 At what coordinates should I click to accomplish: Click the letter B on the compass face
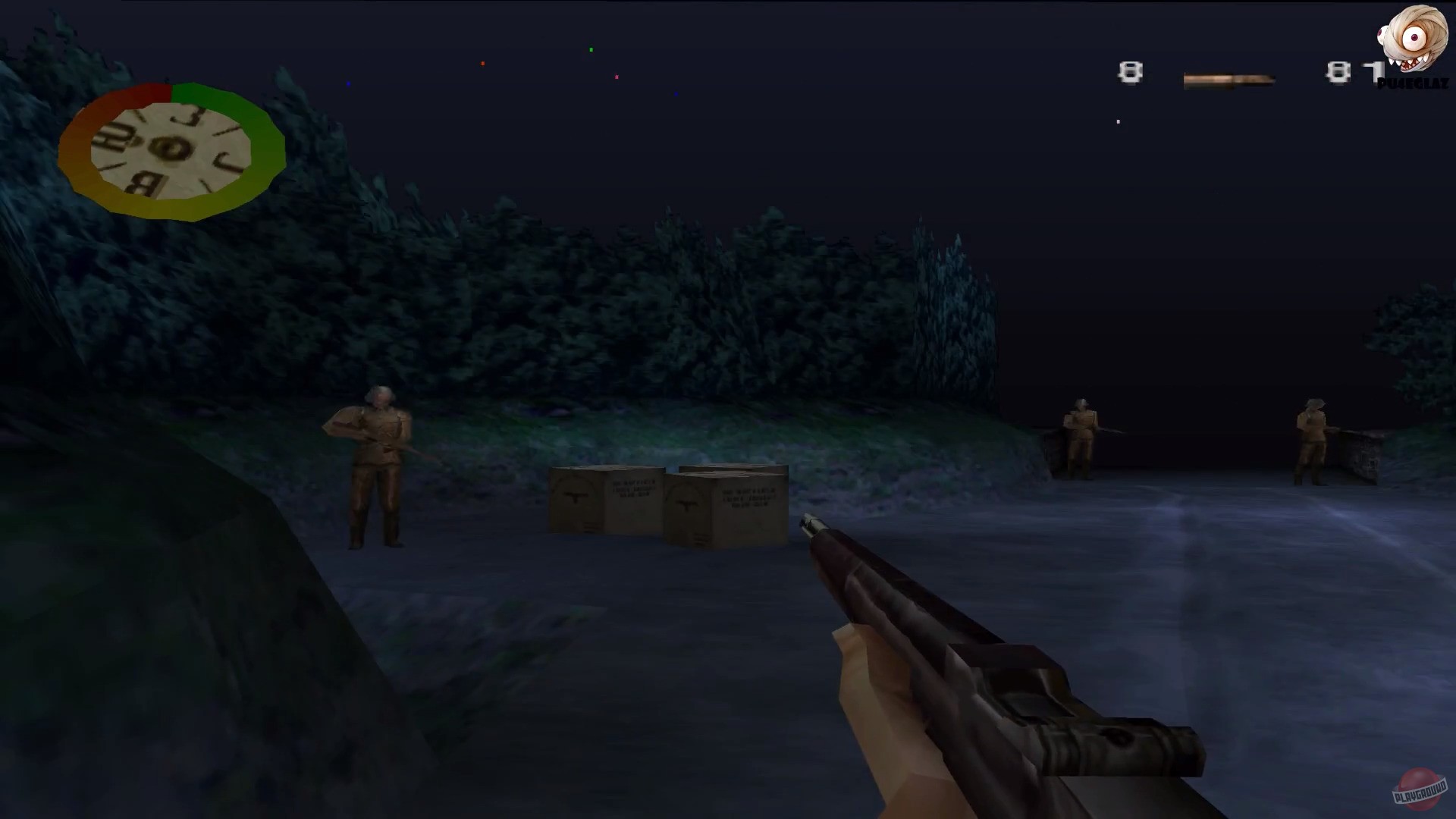[144, 182]
